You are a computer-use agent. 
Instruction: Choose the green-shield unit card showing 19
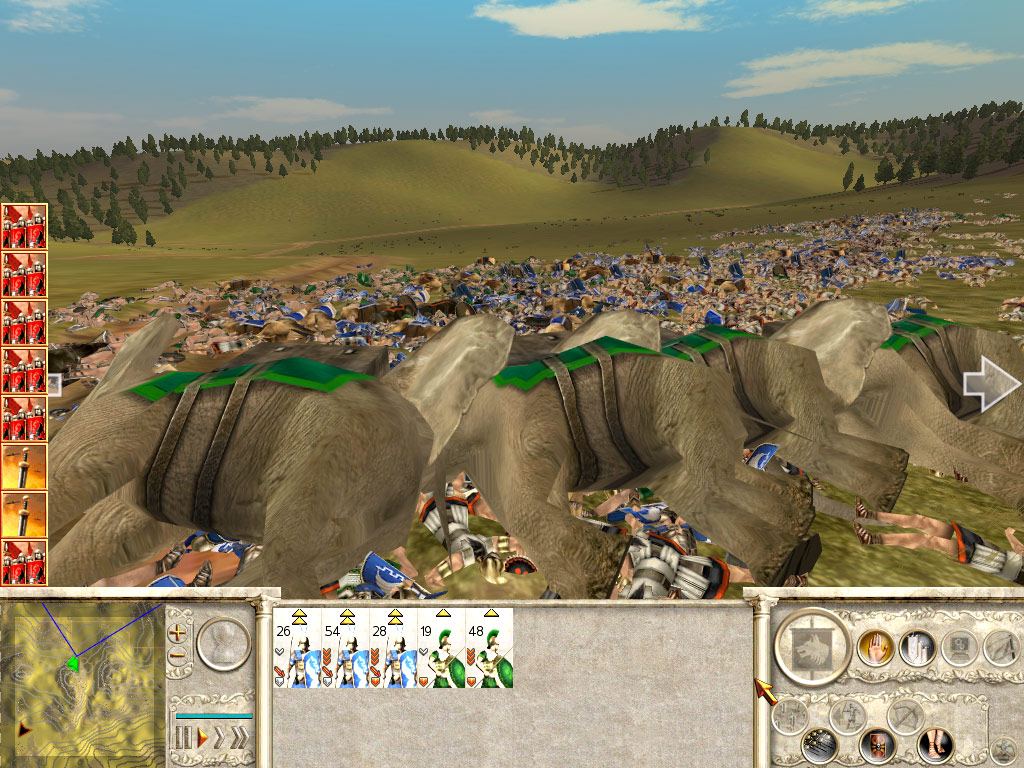pyautogui.click(x=441, y=648)
